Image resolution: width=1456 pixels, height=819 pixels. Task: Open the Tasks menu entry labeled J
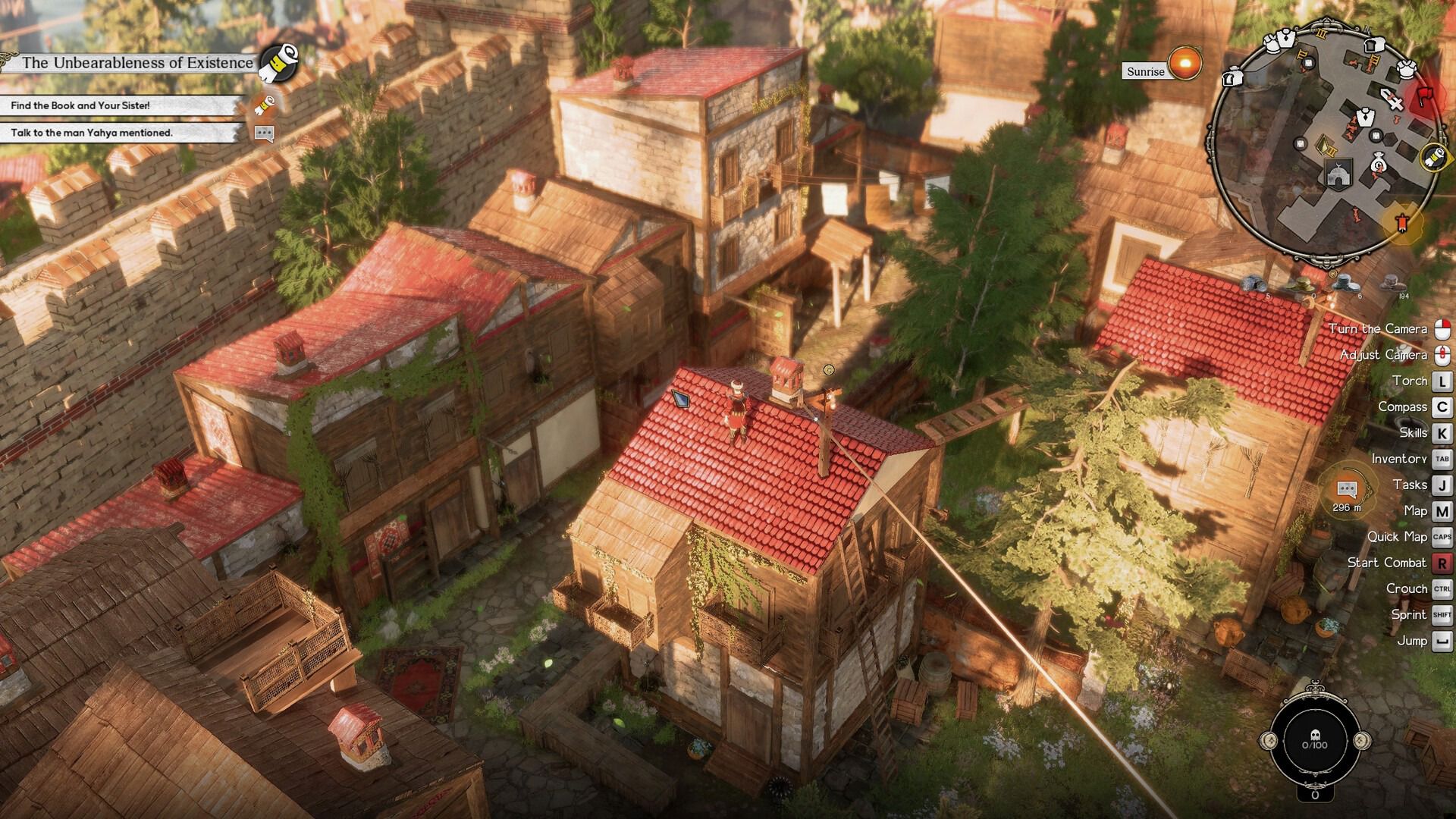click(x=1443, y=484)
